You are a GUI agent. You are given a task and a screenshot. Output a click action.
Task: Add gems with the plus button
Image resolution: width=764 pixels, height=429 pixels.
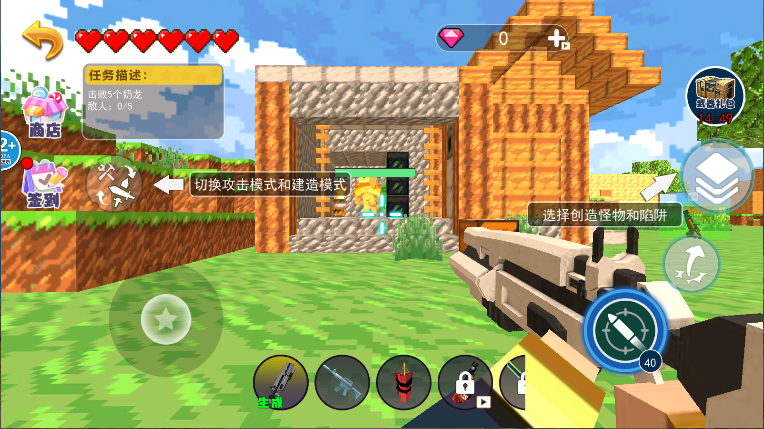click(x=558, y=39)
